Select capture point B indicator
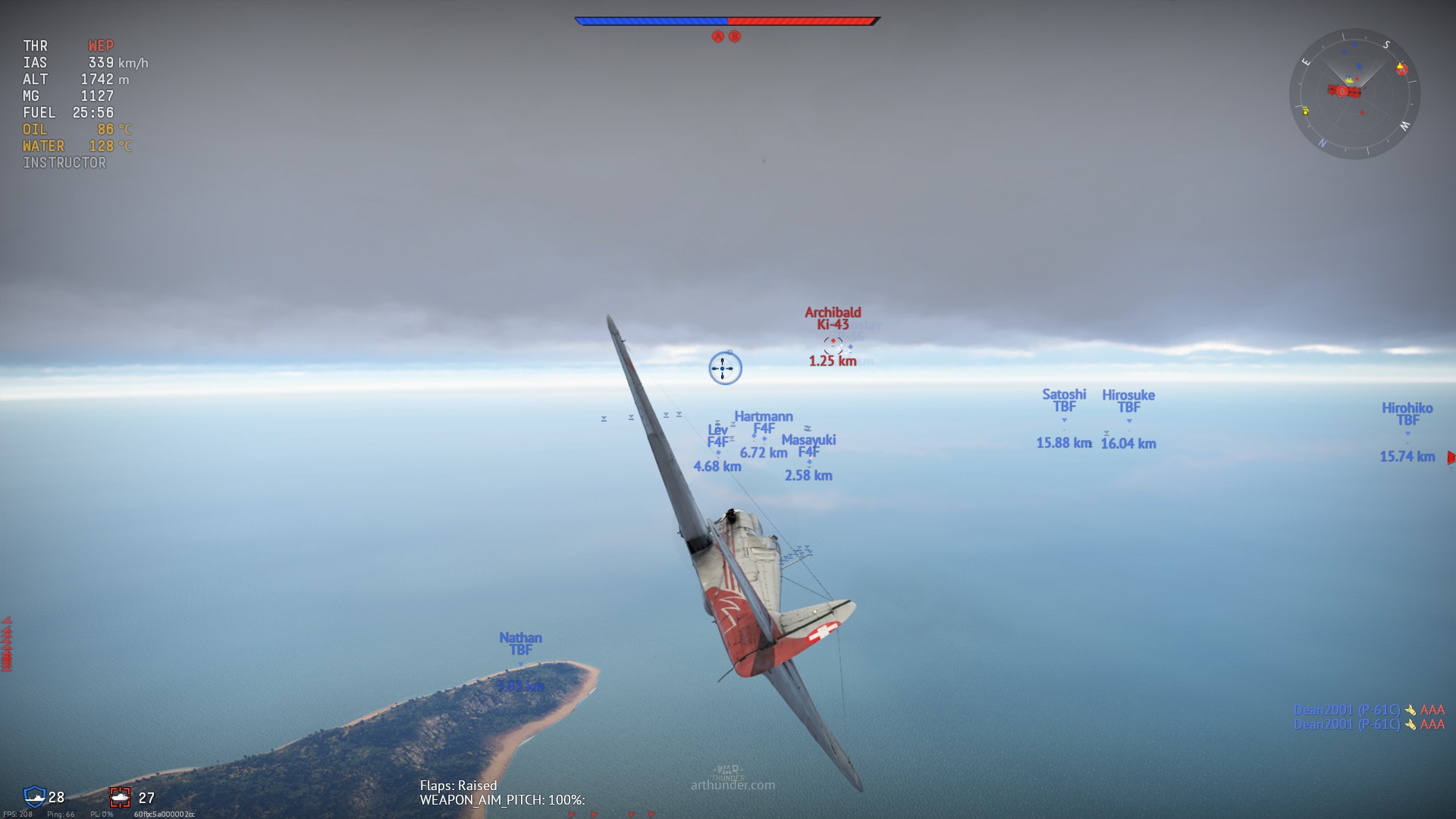This screenshot has height=819, width=1456. click(735, 36)
